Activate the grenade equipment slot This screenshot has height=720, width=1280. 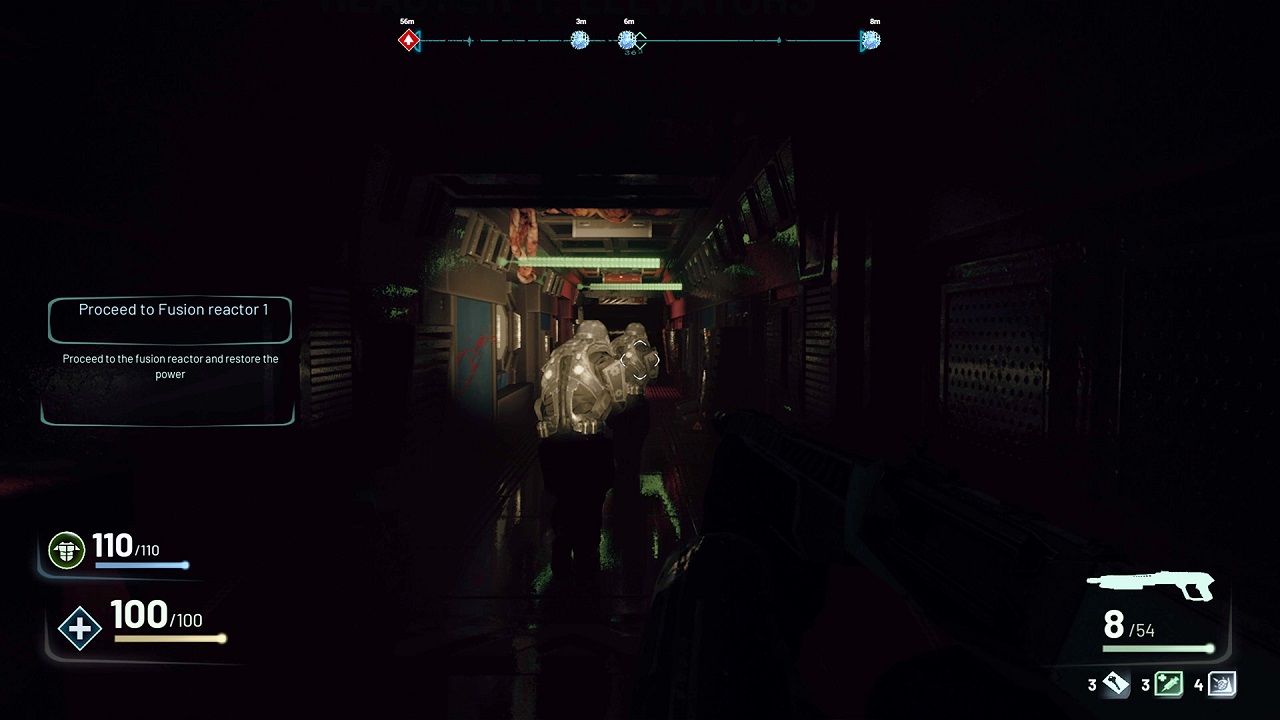pyautogui.click(x=1222, y=685)
